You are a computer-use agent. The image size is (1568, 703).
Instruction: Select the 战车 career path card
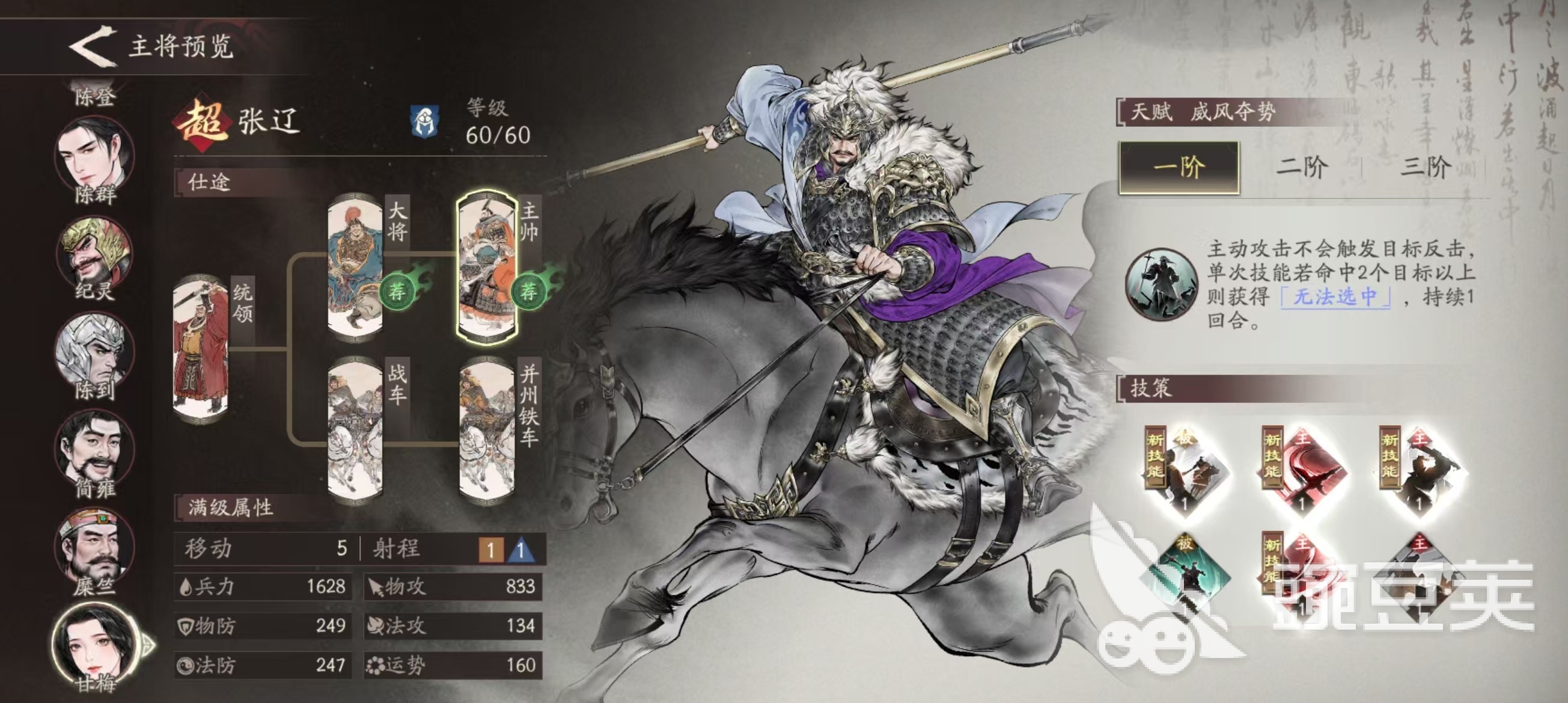pos(355,431)
